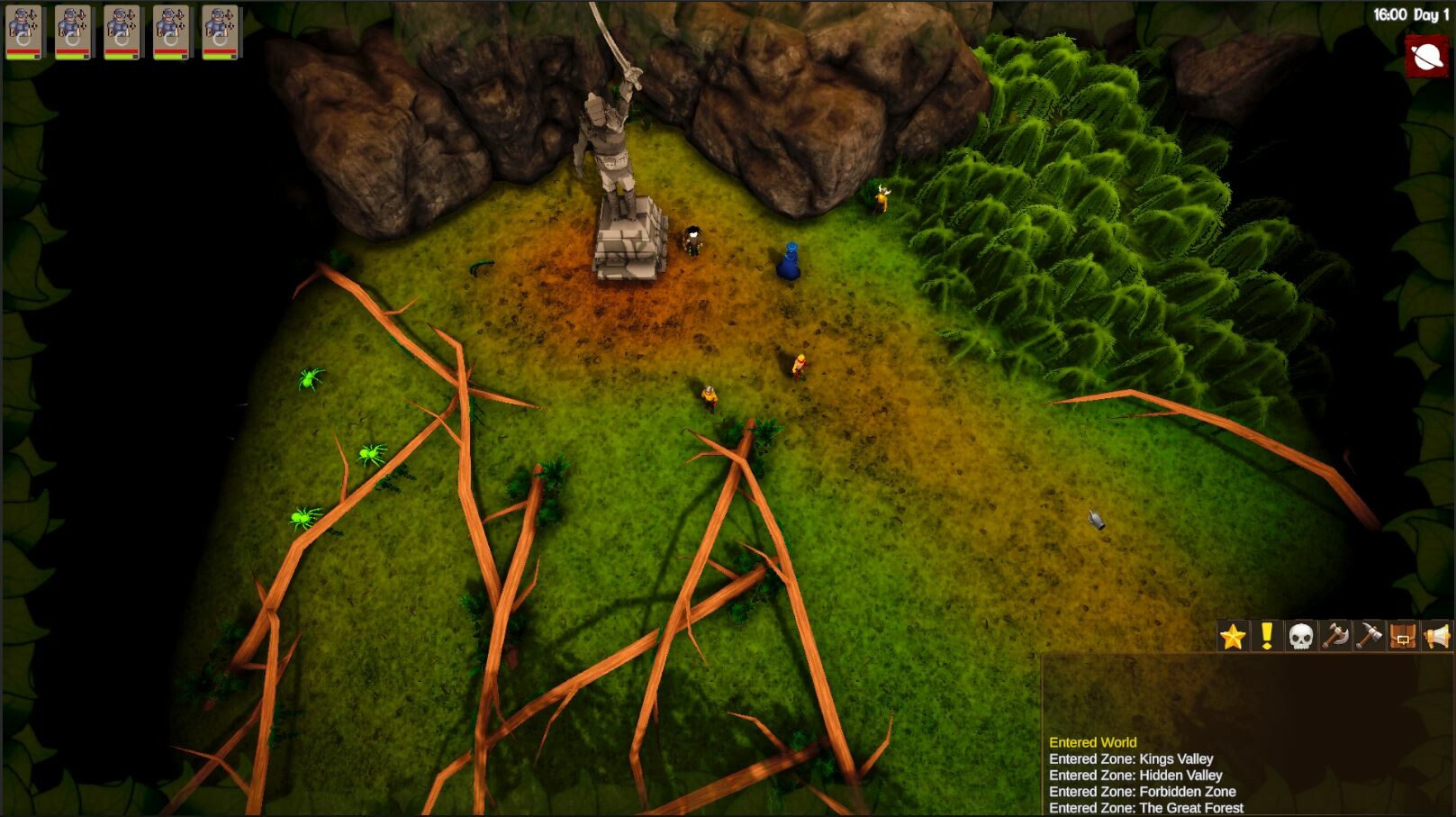Select the first colonist portrait in the top-left
This screenshot has height=817, width=1456.
coord(24,27)
